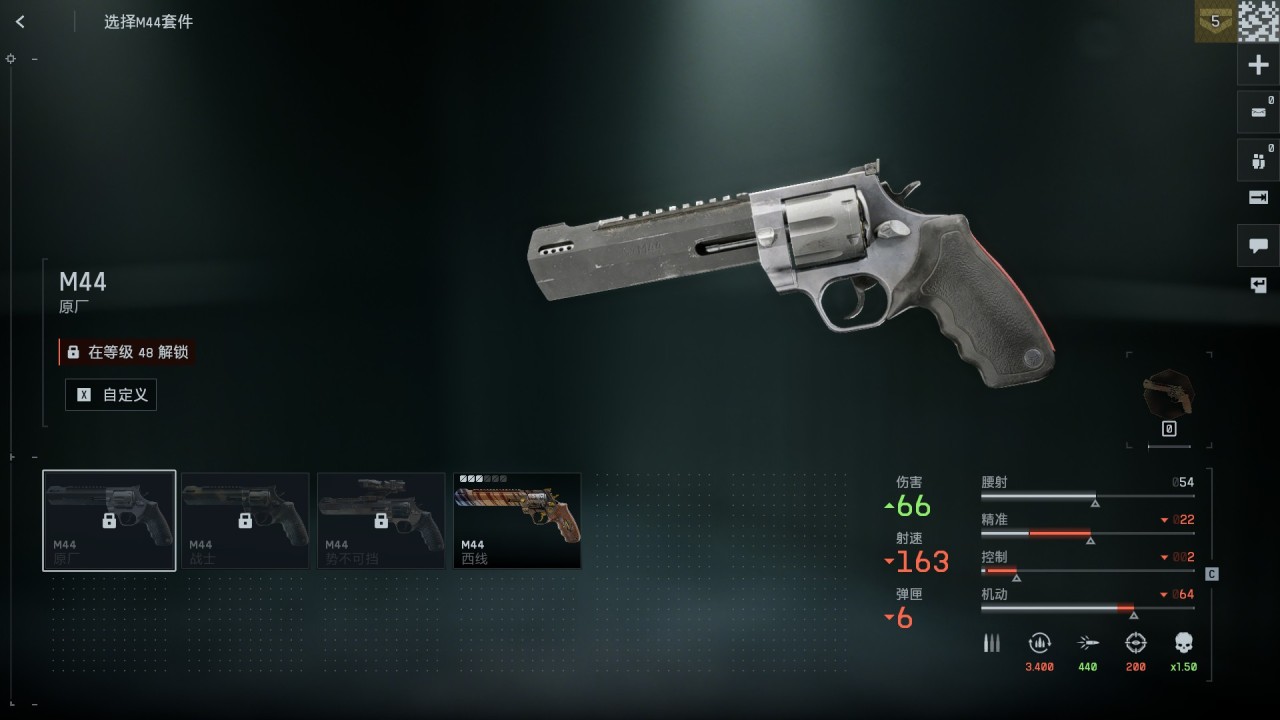The image size is (1280, 720).
Task: Select the M44 西线 skin package
Action: click(x=517, y=520)
